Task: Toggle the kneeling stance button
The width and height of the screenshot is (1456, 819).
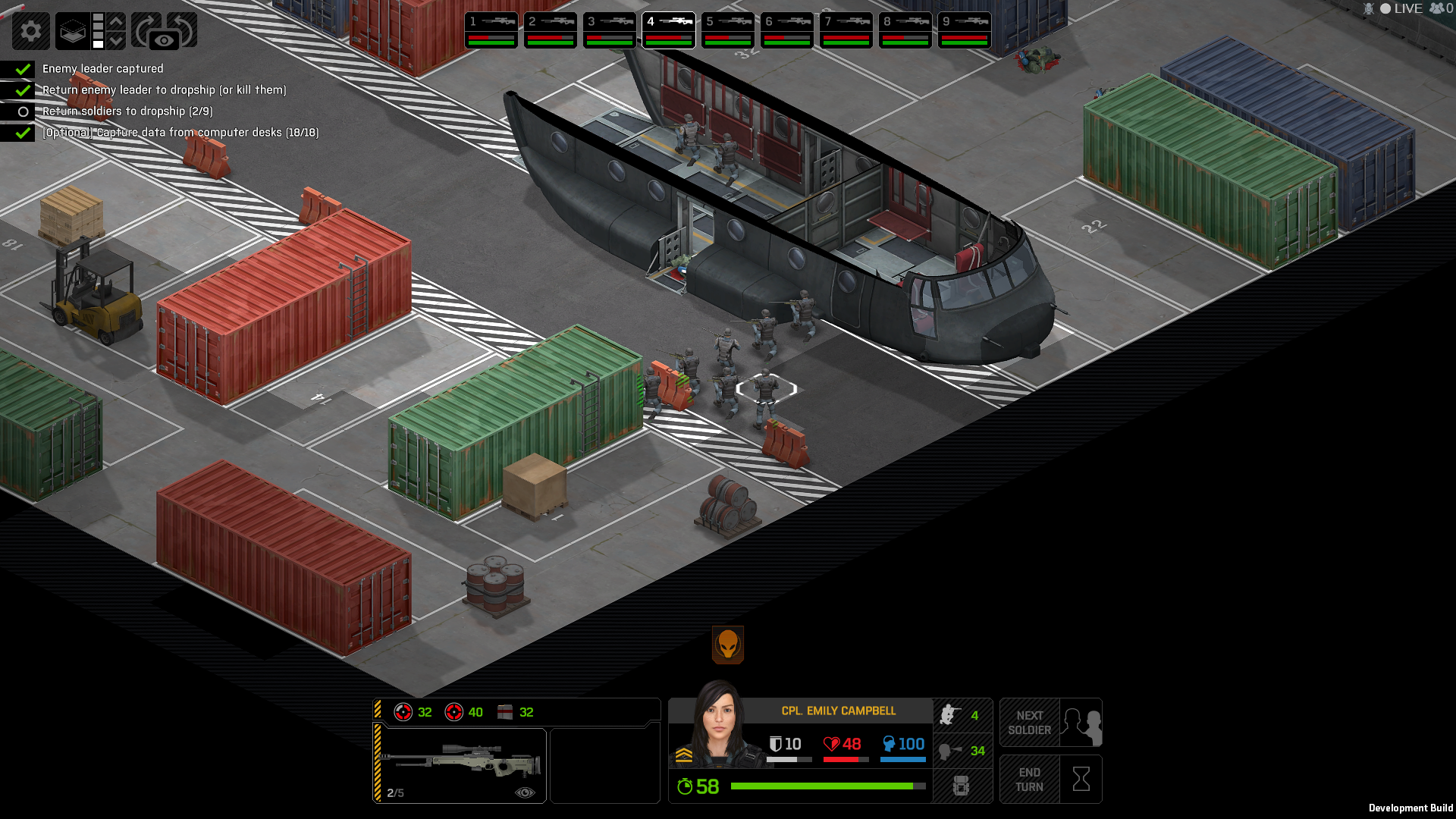Action: coord(962,715)
